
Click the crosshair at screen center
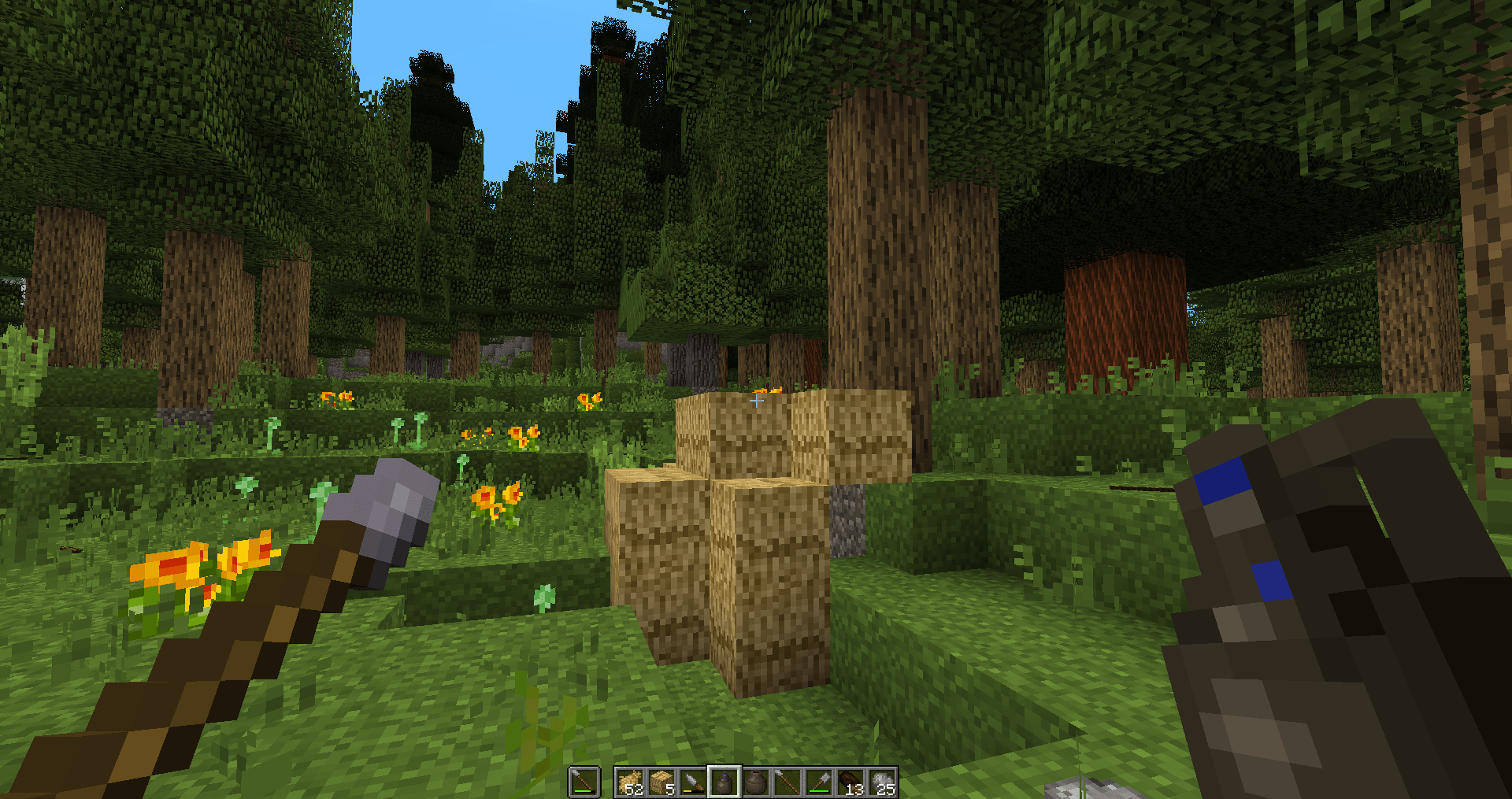[x=756, y=400]
